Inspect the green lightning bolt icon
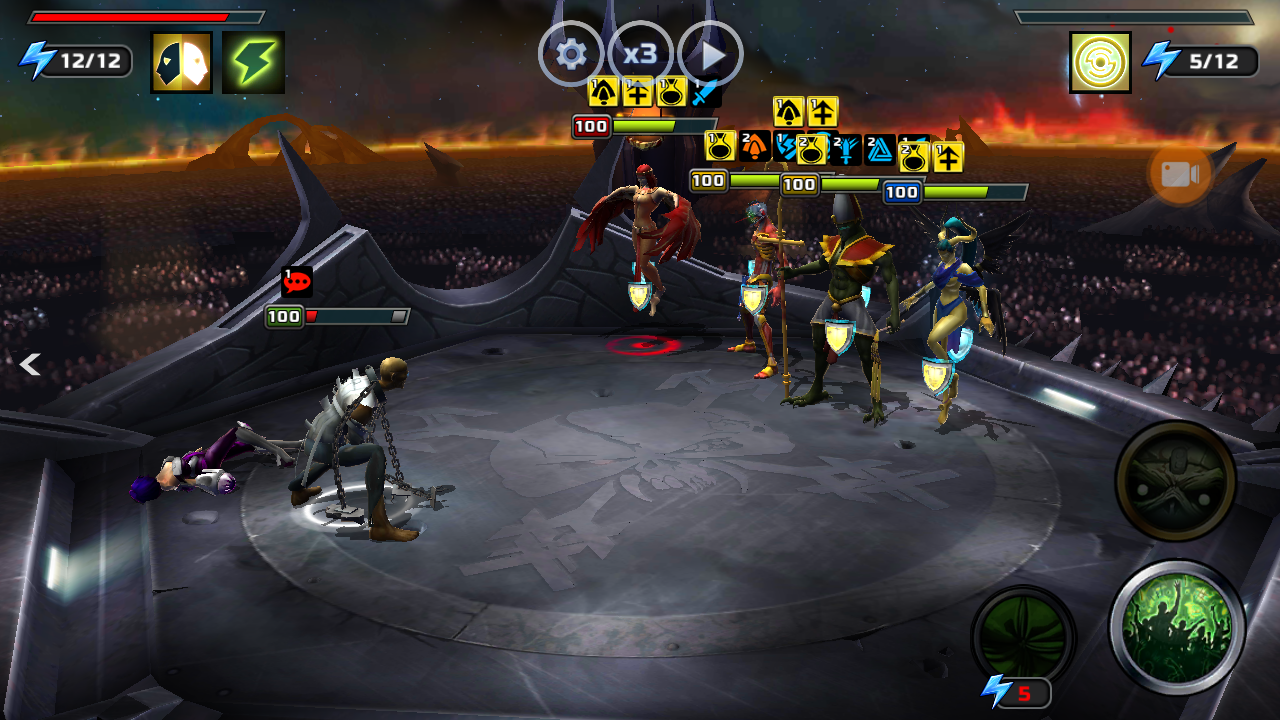Screen dimensions: 1280x720 [253, 62]
